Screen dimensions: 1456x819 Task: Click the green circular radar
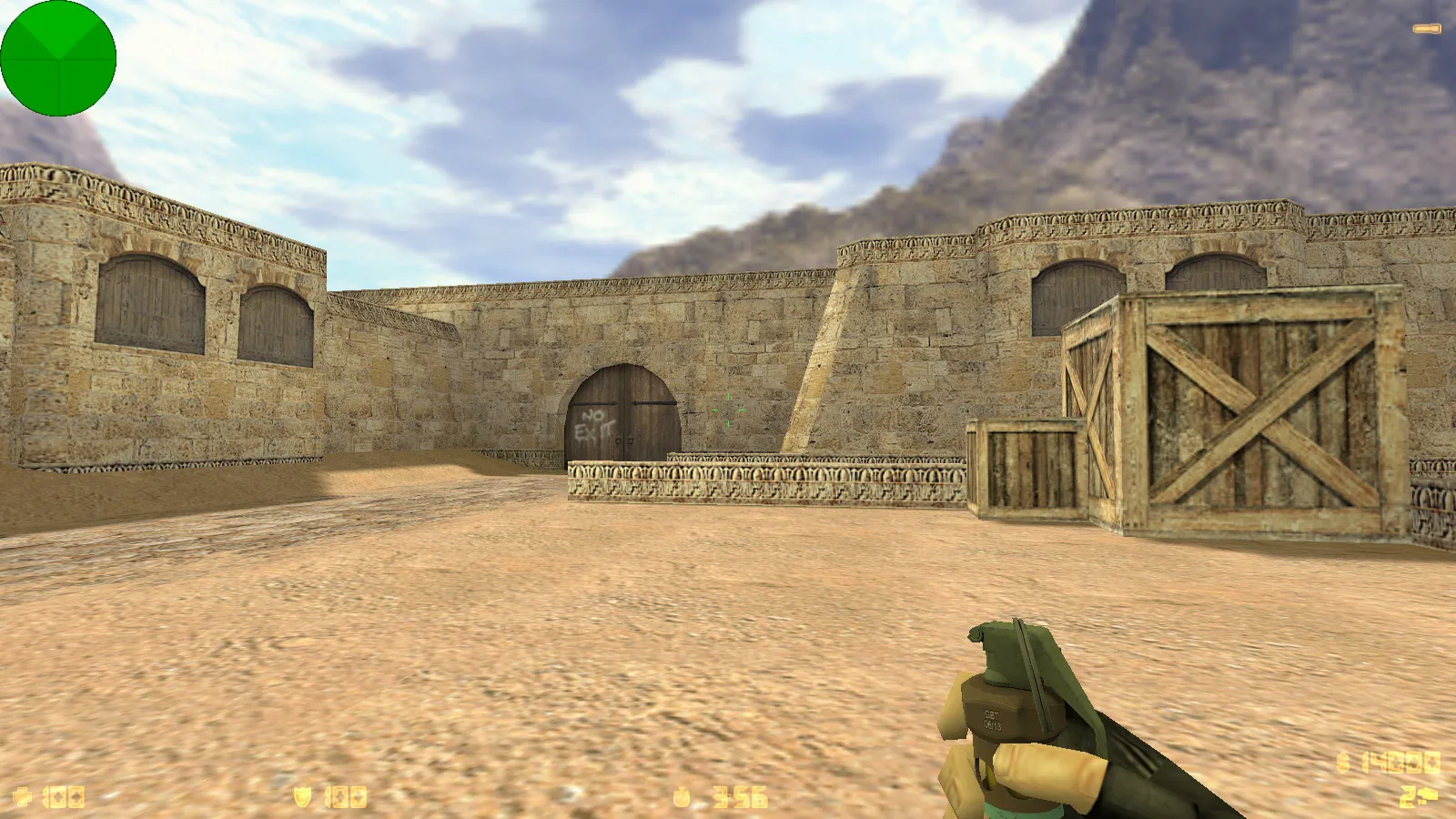tap(58, 58)
